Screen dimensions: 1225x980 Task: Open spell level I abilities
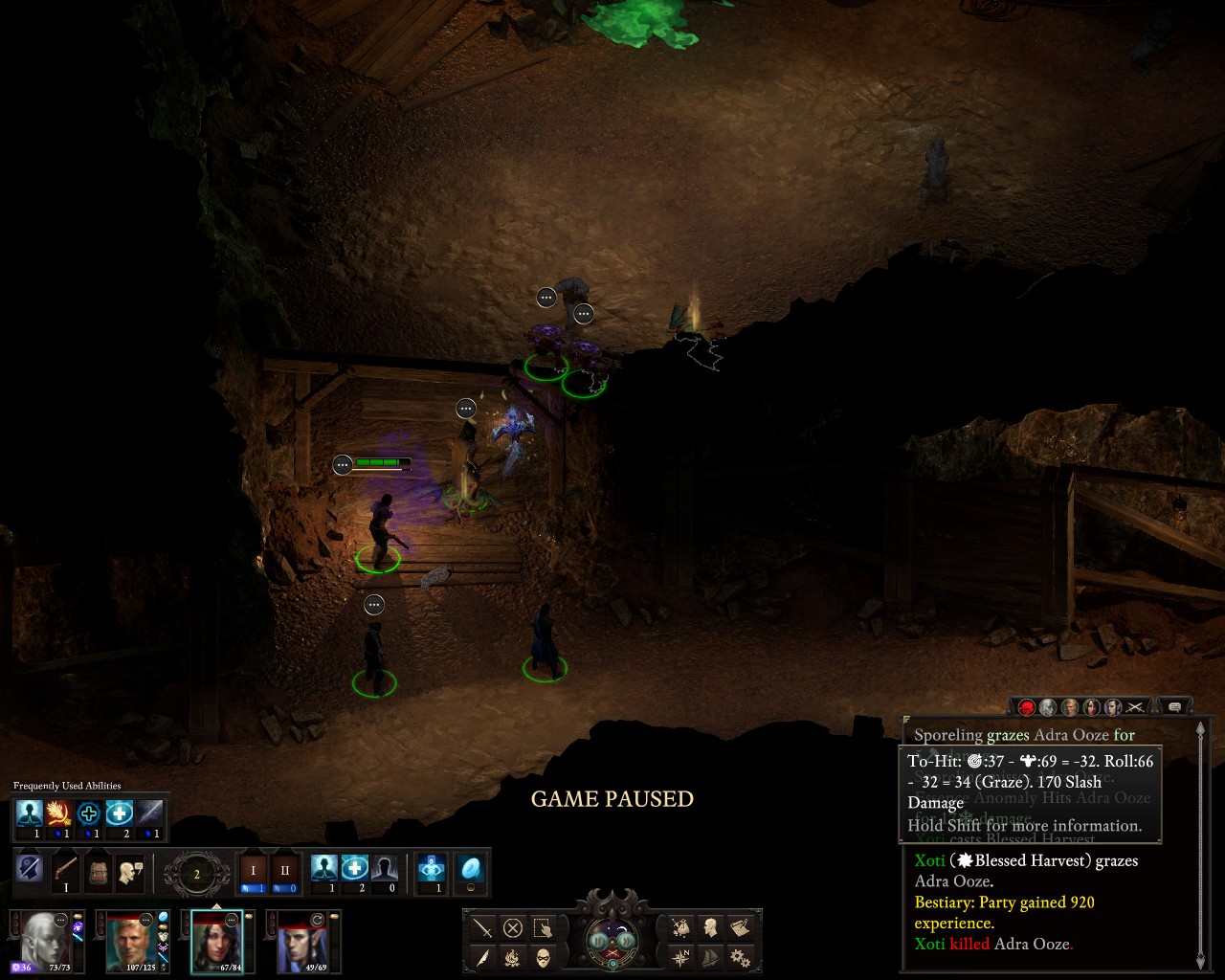tap(254, 871)
